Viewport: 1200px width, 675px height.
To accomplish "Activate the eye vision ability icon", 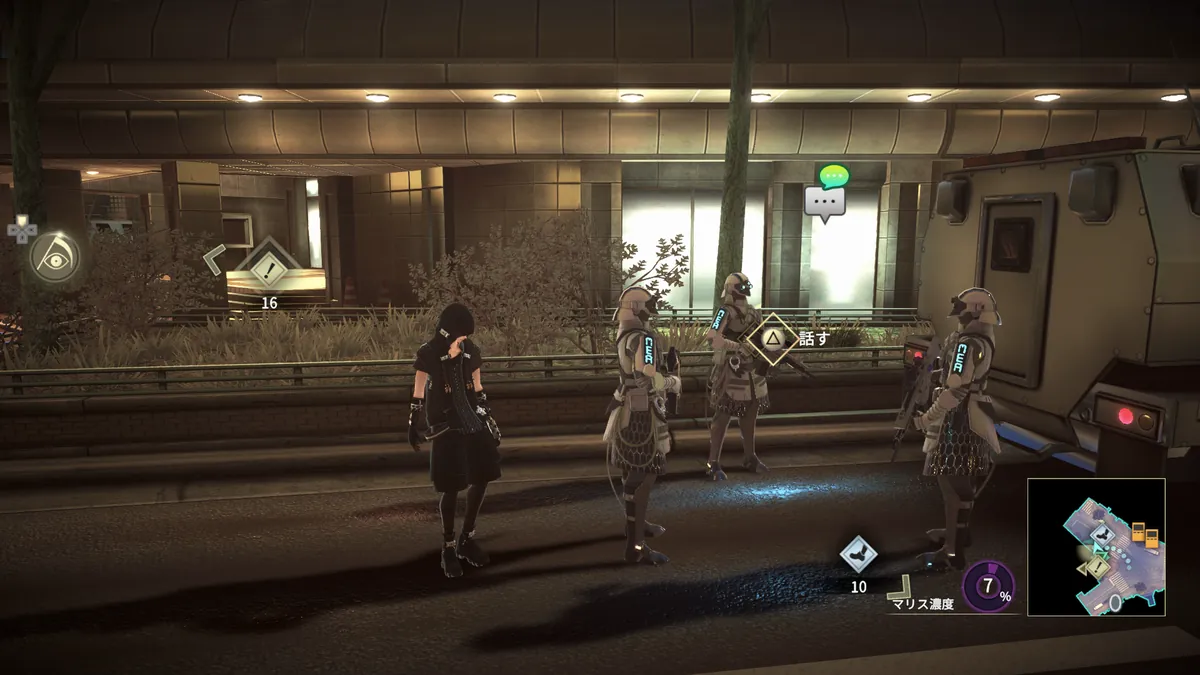I will tap(54, 257).
